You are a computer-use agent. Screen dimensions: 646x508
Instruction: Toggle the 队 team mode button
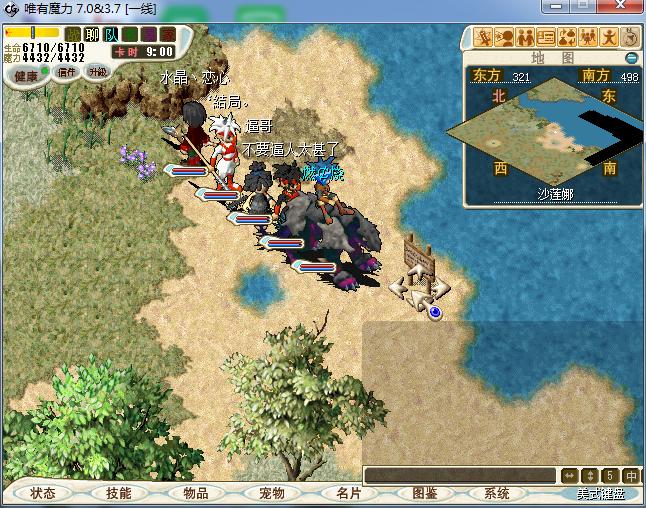pyautogui.click(x=110, y=34)
